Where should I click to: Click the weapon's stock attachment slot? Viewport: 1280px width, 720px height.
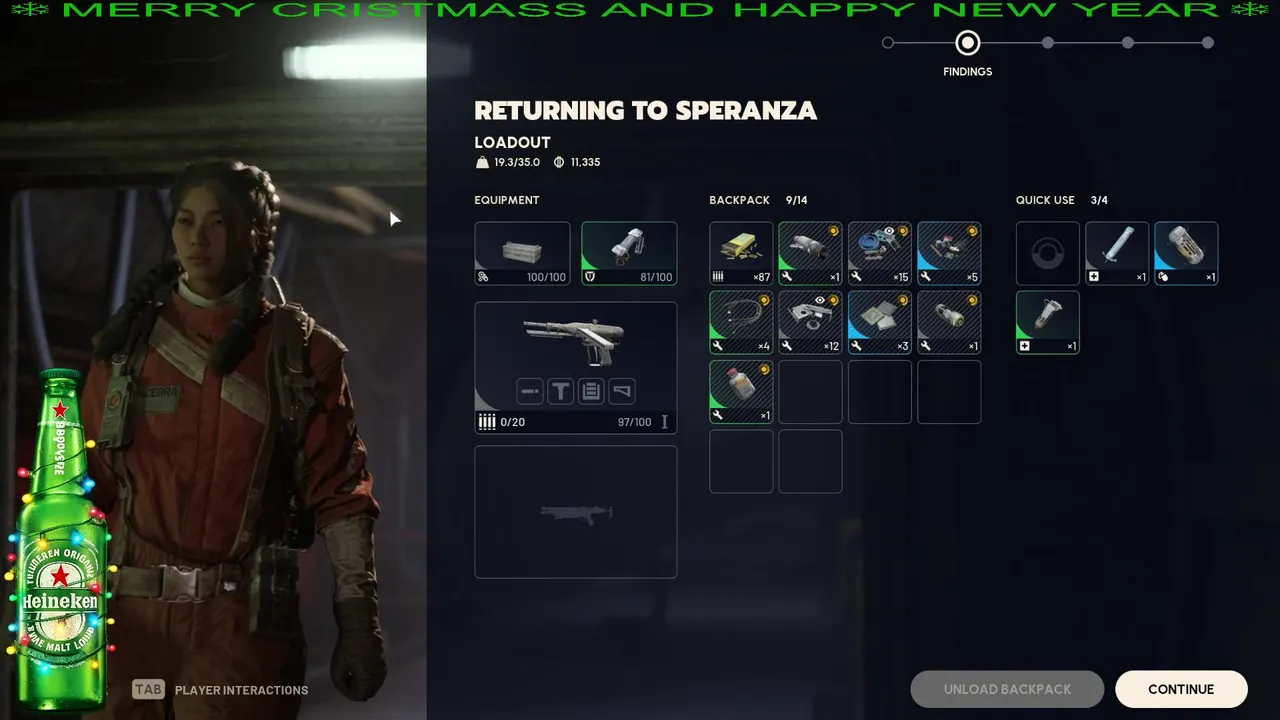tap(622, 391)
